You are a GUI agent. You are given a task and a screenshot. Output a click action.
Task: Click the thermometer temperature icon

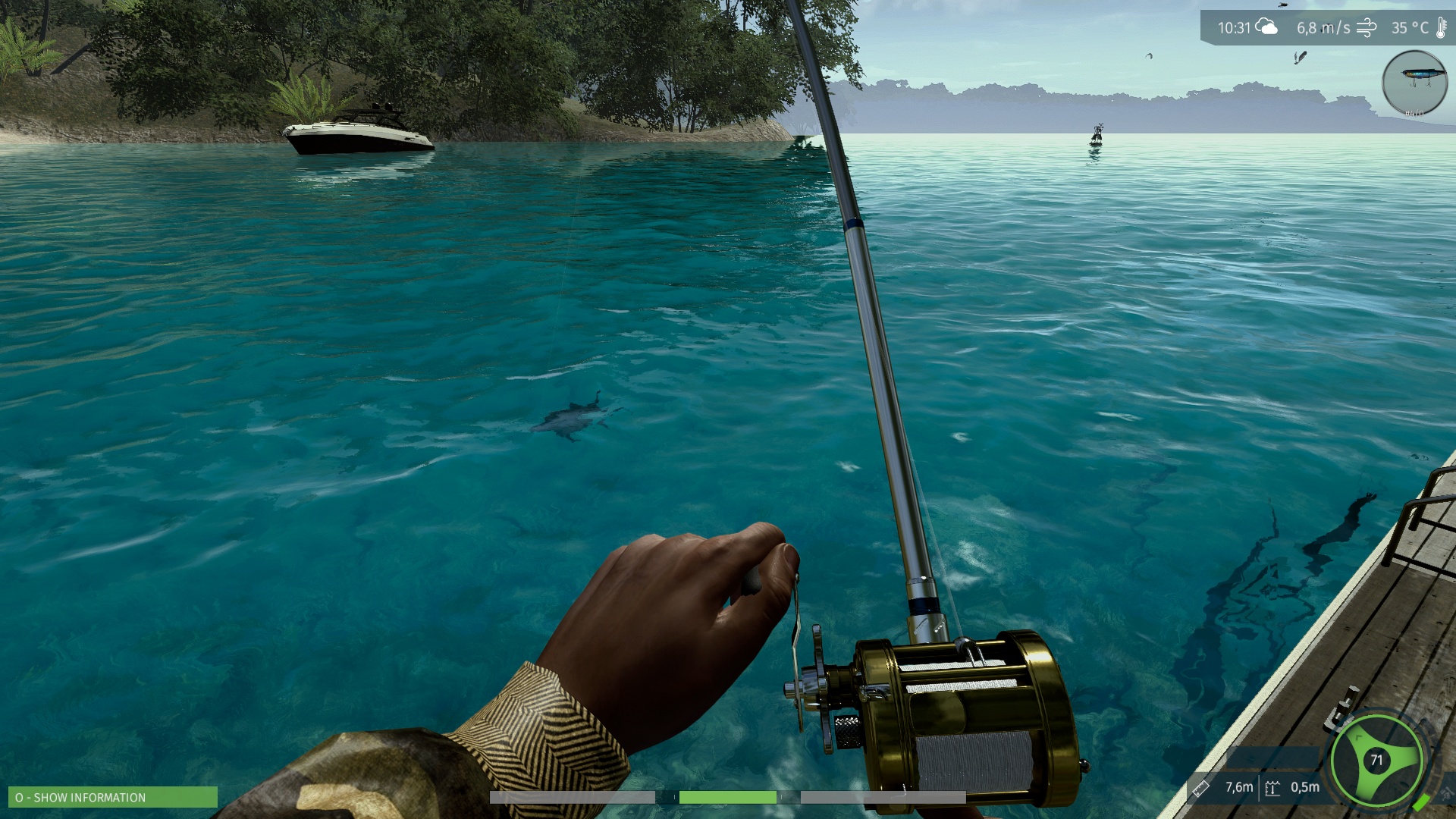pos(1440,29)
